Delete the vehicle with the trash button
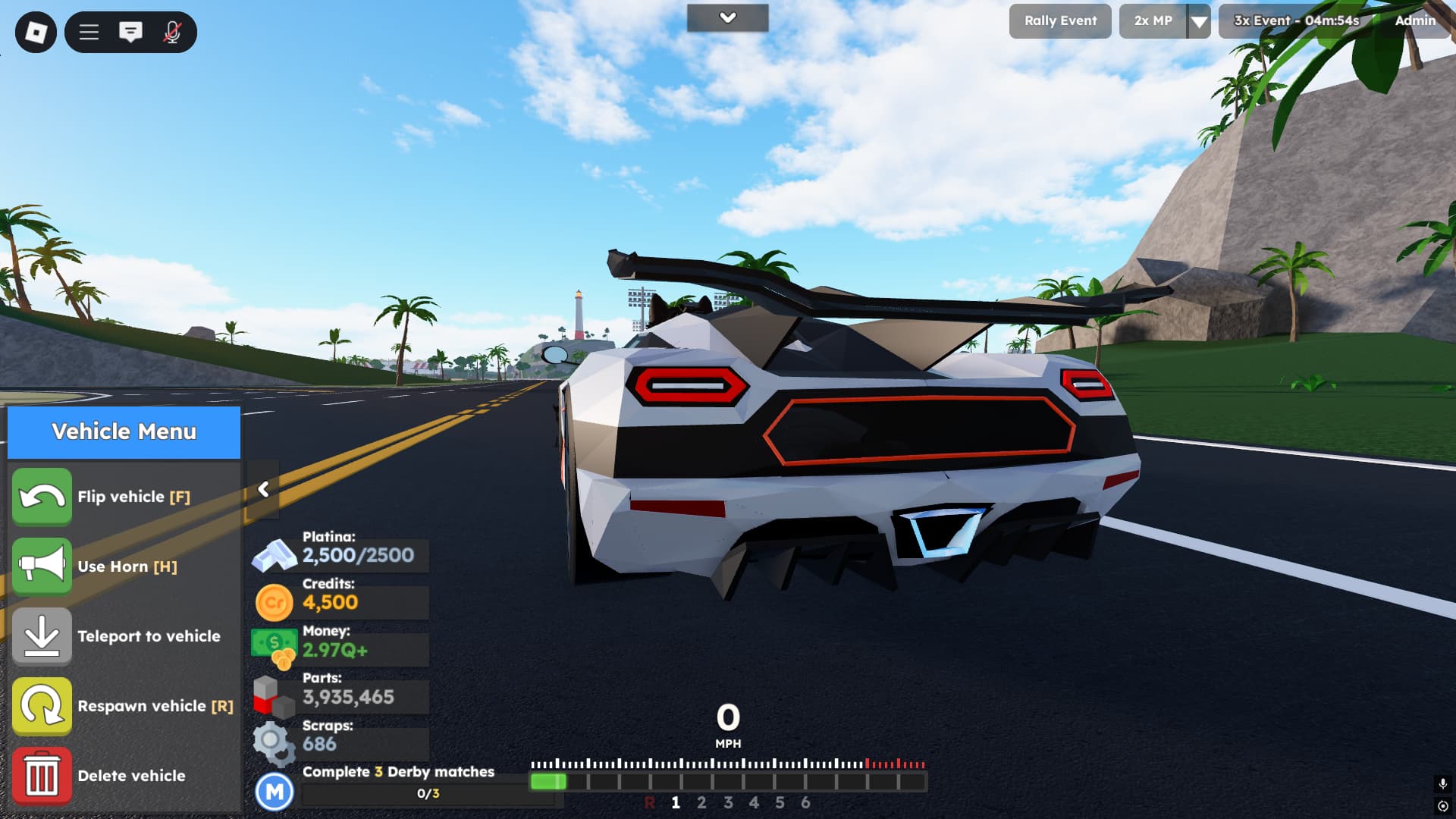This screenshot has height=819, width=1456. pyautogui.click(x=42, y=776)
